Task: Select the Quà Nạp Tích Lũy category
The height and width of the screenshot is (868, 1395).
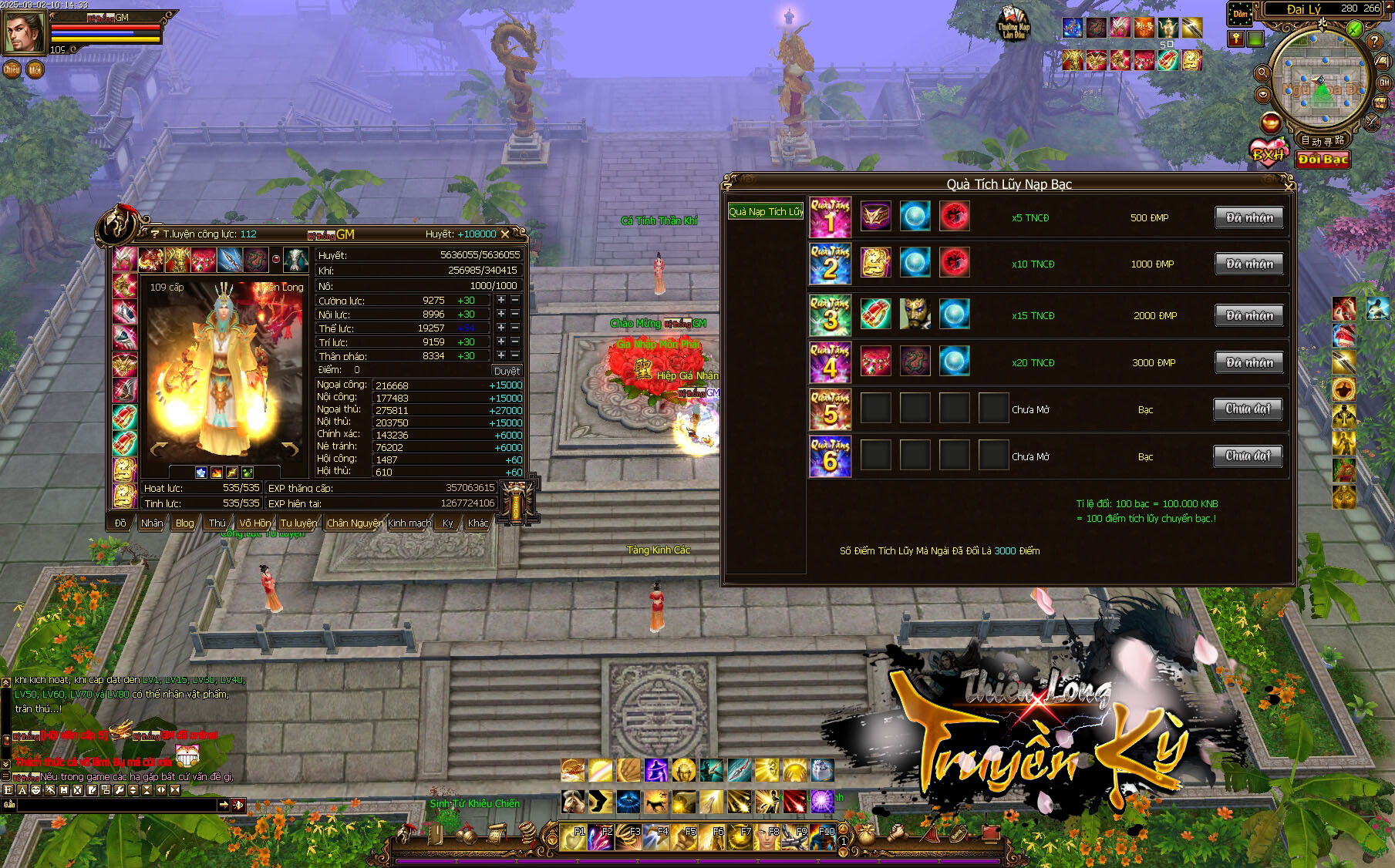Action: tap(765, 211)
